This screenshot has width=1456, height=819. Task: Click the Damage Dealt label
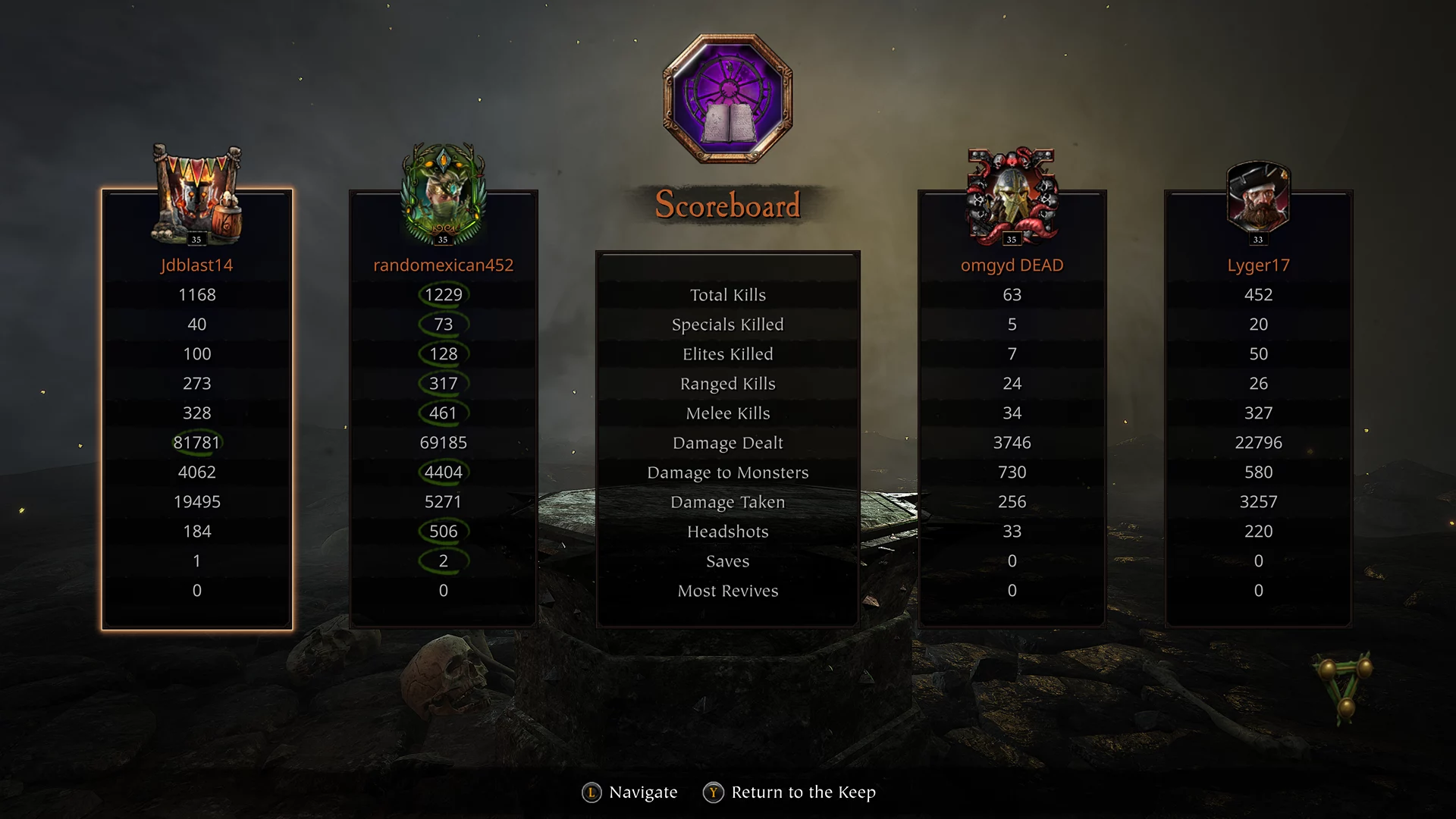tap(727, 442)
